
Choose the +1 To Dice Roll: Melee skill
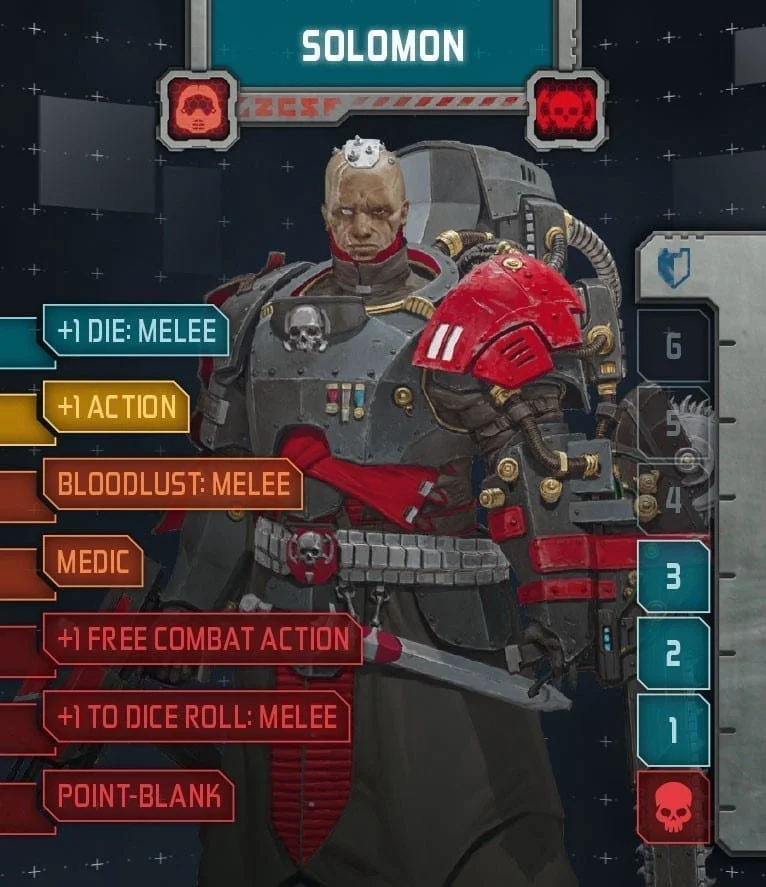(x=197, y=717)
